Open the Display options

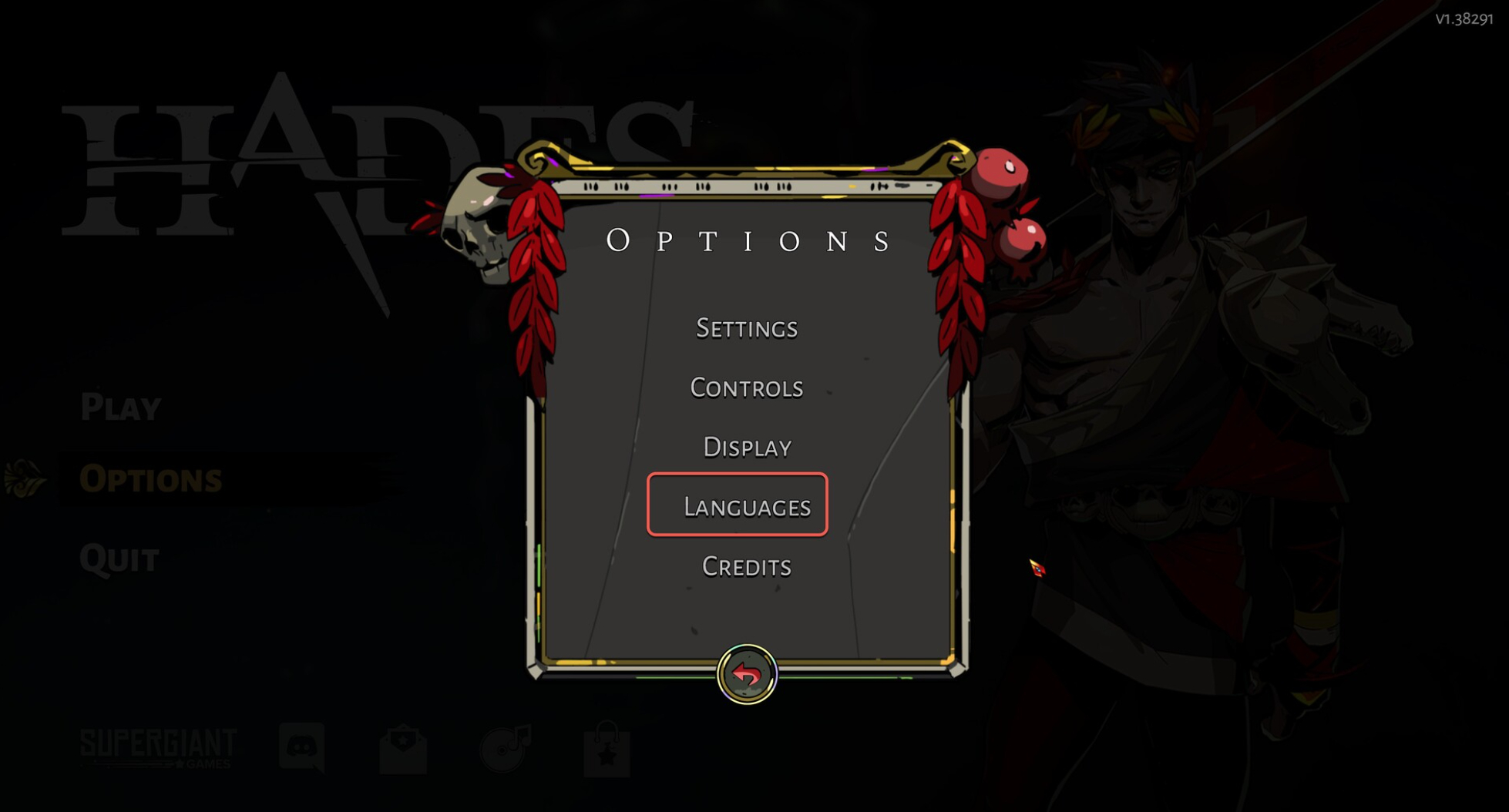pyautogui.click(x=746, y=448)
